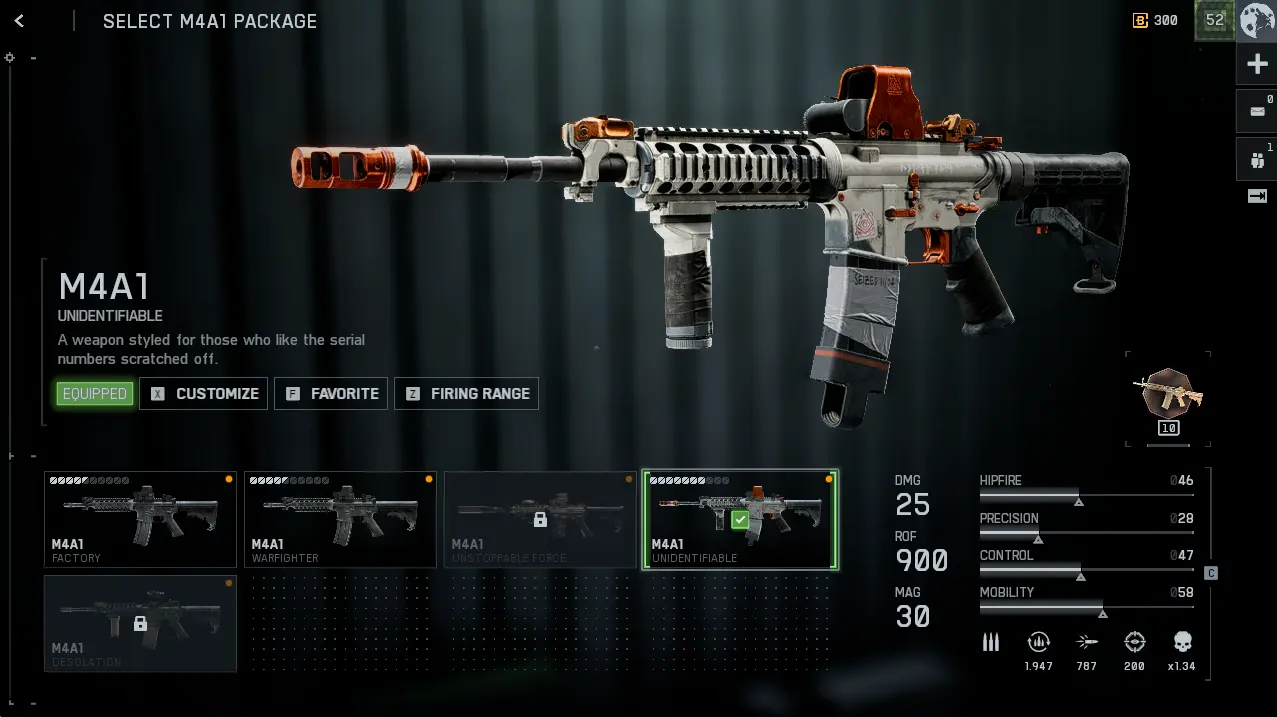The height and width of the screenshot is (717, 1277).
Task: Click the sidebar collapse arrow icon
Action: pyautogui.click(x=1257, y=196)
